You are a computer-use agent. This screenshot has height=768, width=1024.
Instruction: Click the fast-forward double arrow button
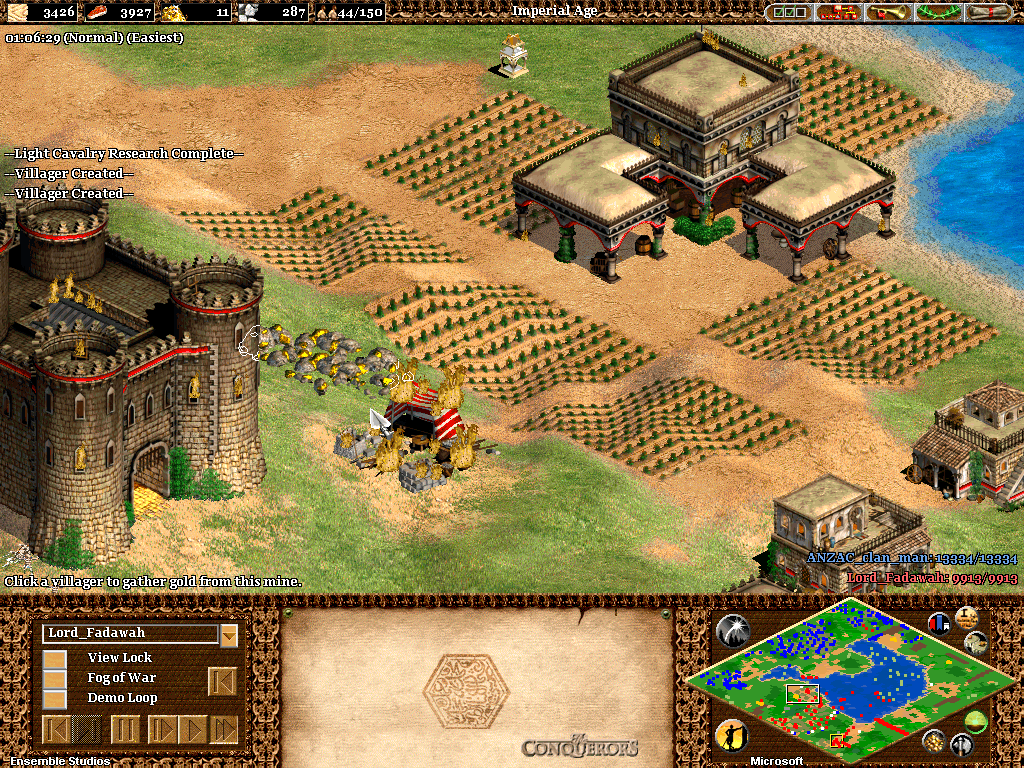click(x=225, y=729)
